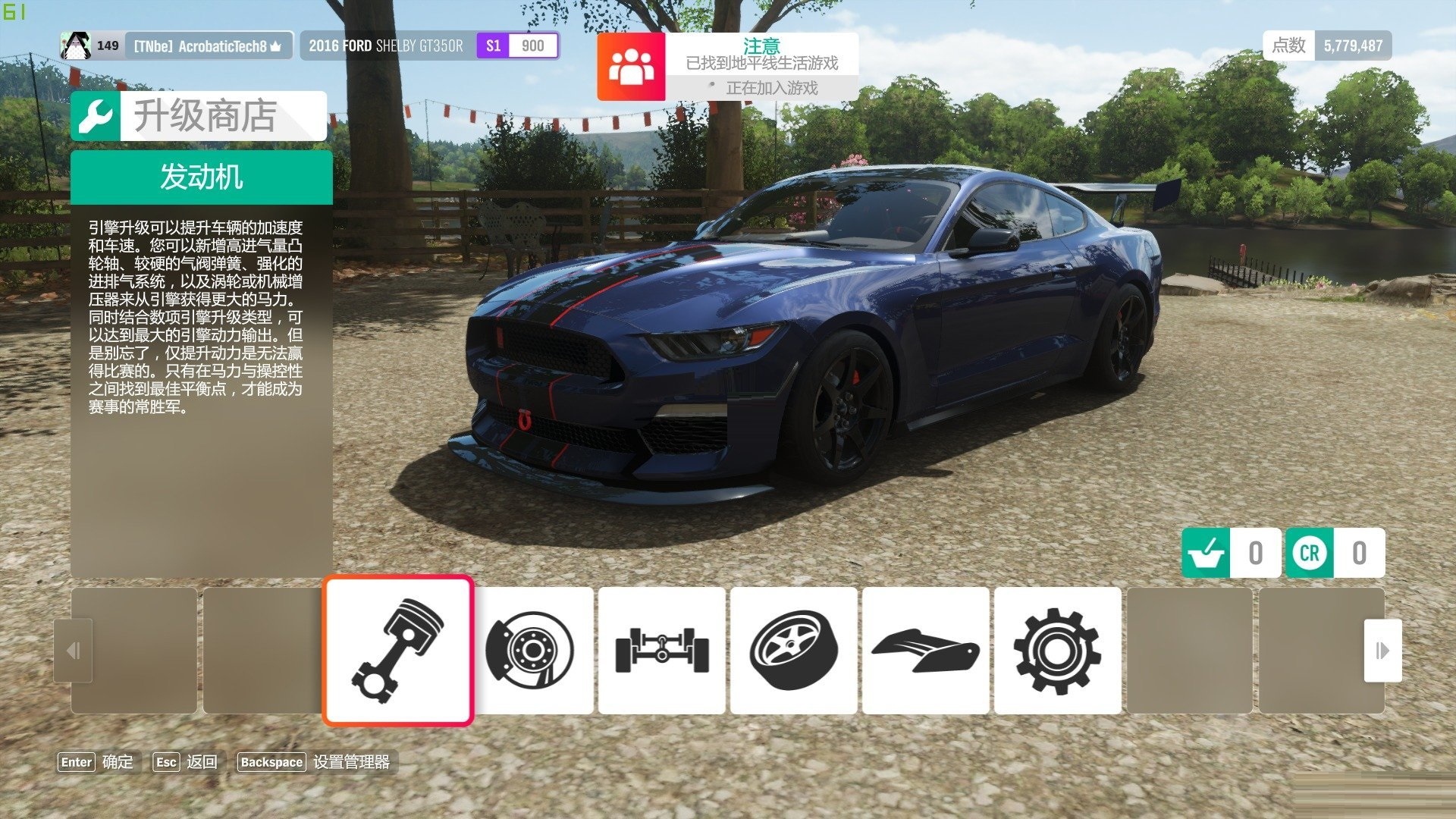Viewport: 1456px width, 819px height.
Task: Click the group session notification icon
Action: click(x=631, y=67)
